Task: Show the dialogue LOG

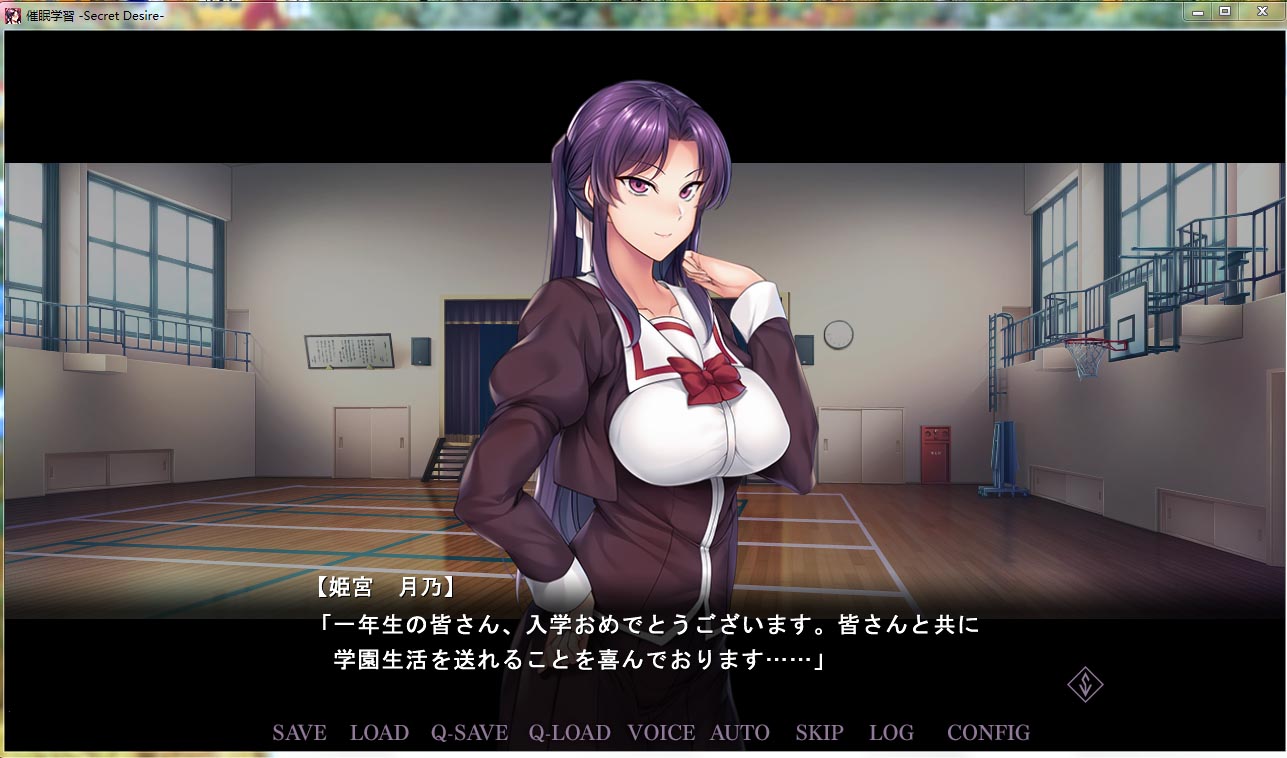Action: click(x=891, y=733)
